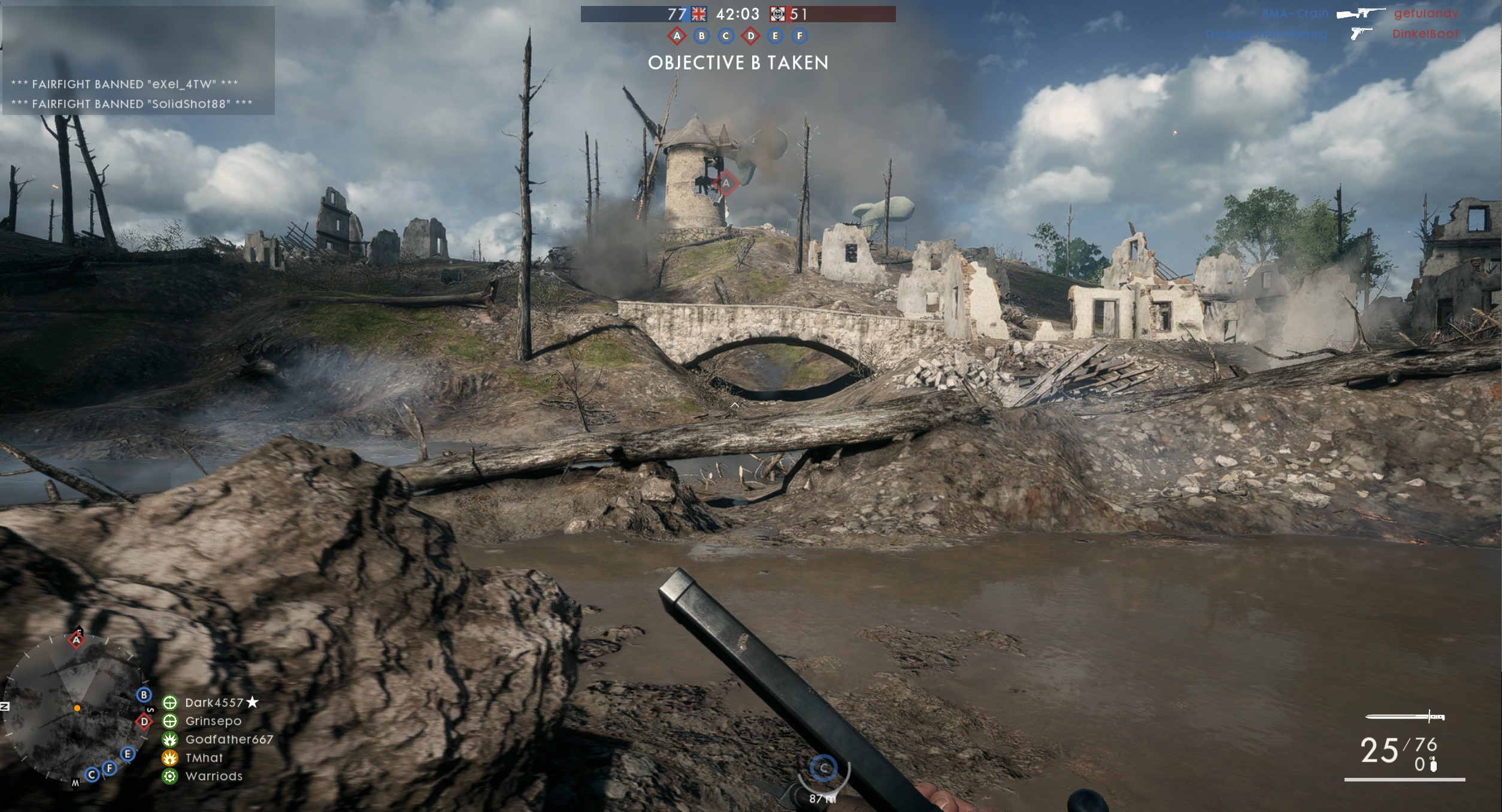The width and height of the screenshot is (1502, 812).
Task: Select squad member Grinsepo
Action: tap(213, 722)
